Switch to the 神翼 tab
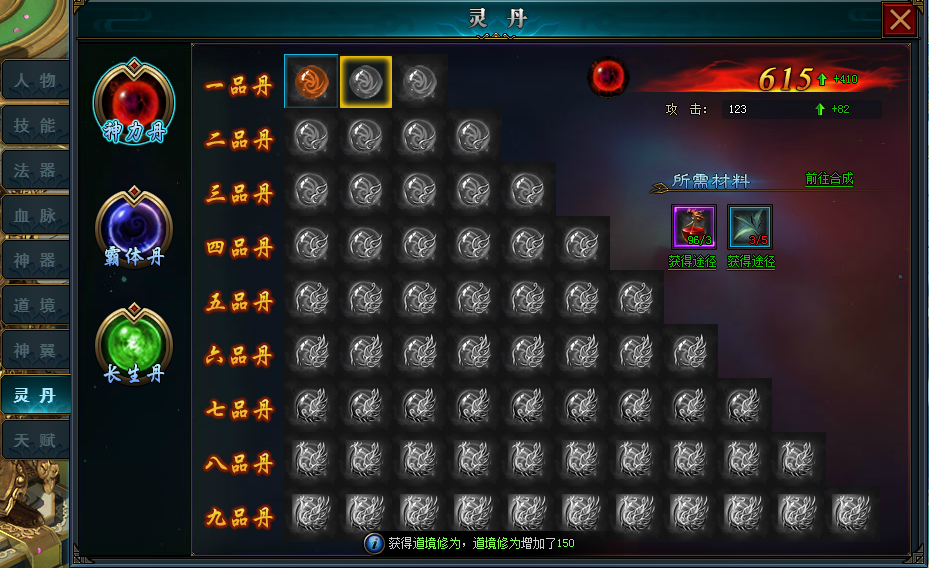The height and width of the screenshot is (568, 929). click(35, 350)
